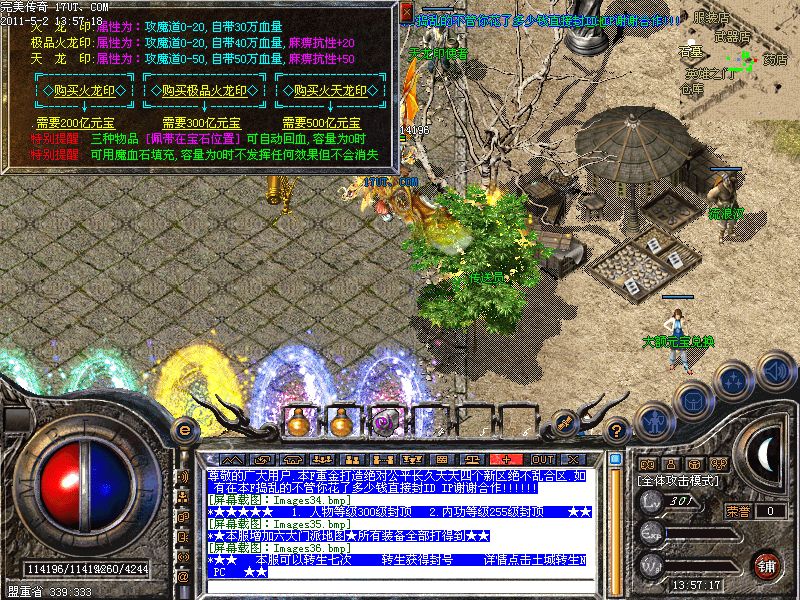
Task: Open the character equipment panel
Action: (x=652, y=422)
